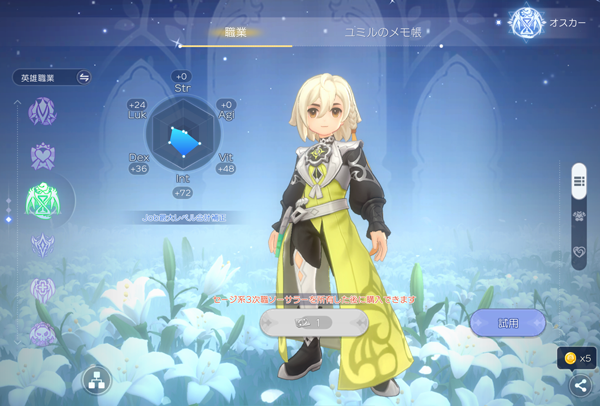Open the ユミルのメモ帳 tab
The image size is (600, 406).
(382, 33)
